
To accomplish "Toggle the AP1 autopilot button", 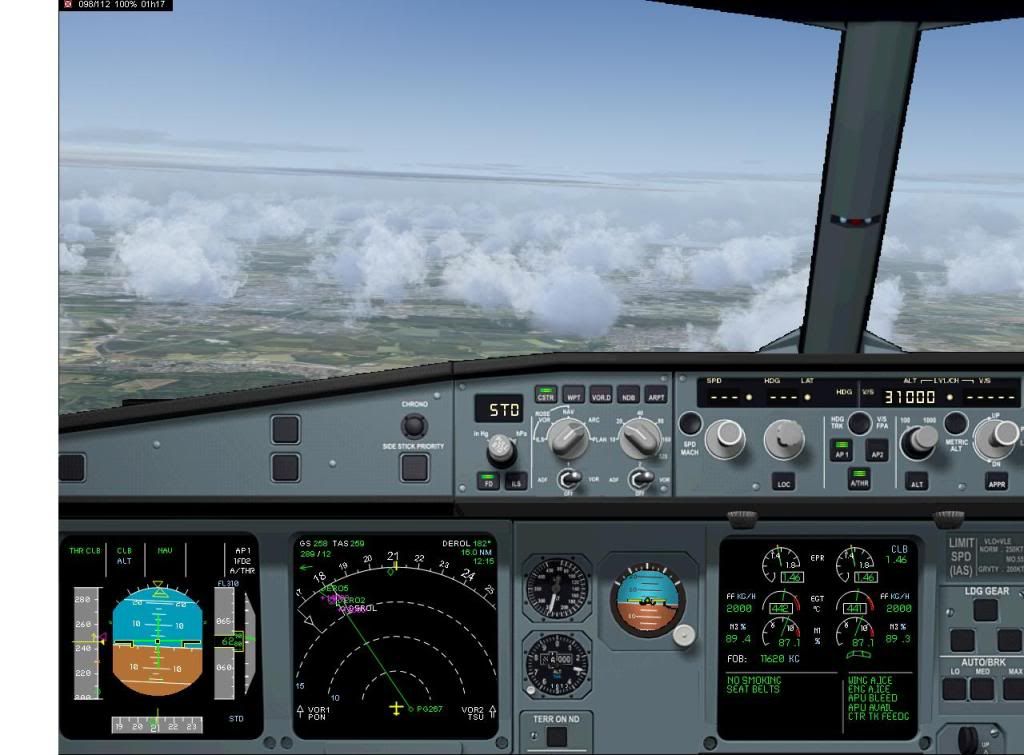I will (842, 452).
